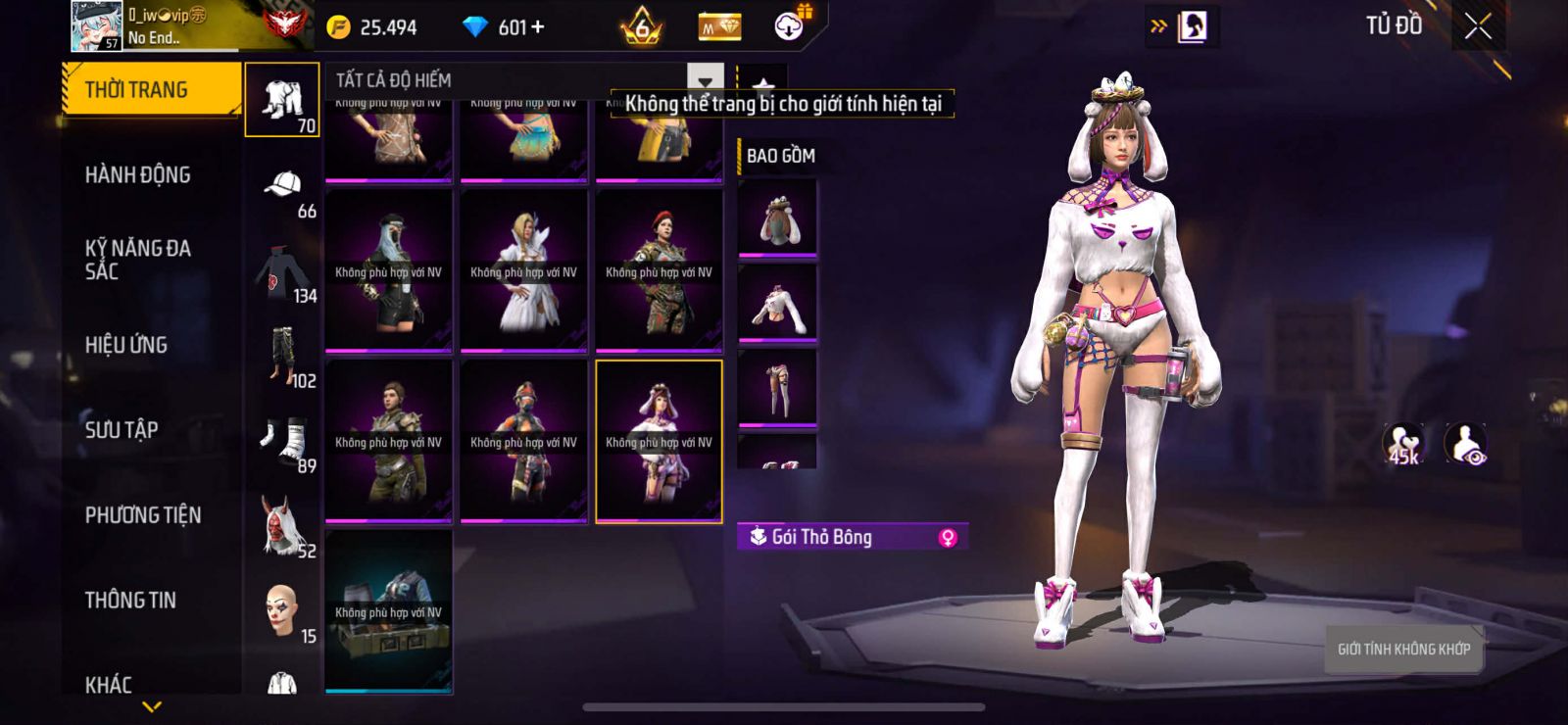Click the GIỚI TÍNH KHÔNG KHỚP button
1568x725 pixels.
pyautogui.click(x=1403, y=649)
